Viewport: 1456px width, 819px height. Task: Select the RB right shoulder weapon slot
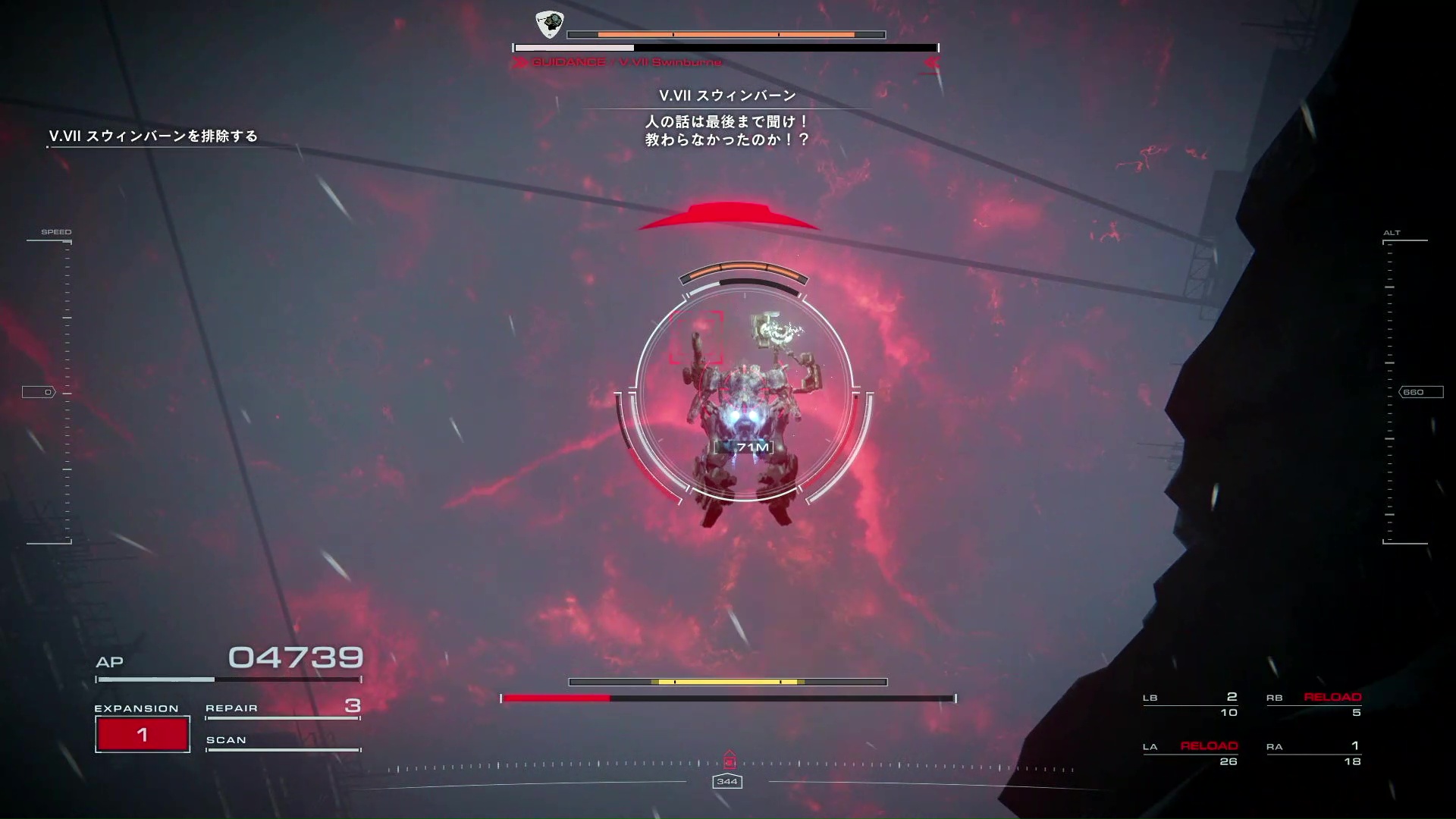click(1313, 704)
